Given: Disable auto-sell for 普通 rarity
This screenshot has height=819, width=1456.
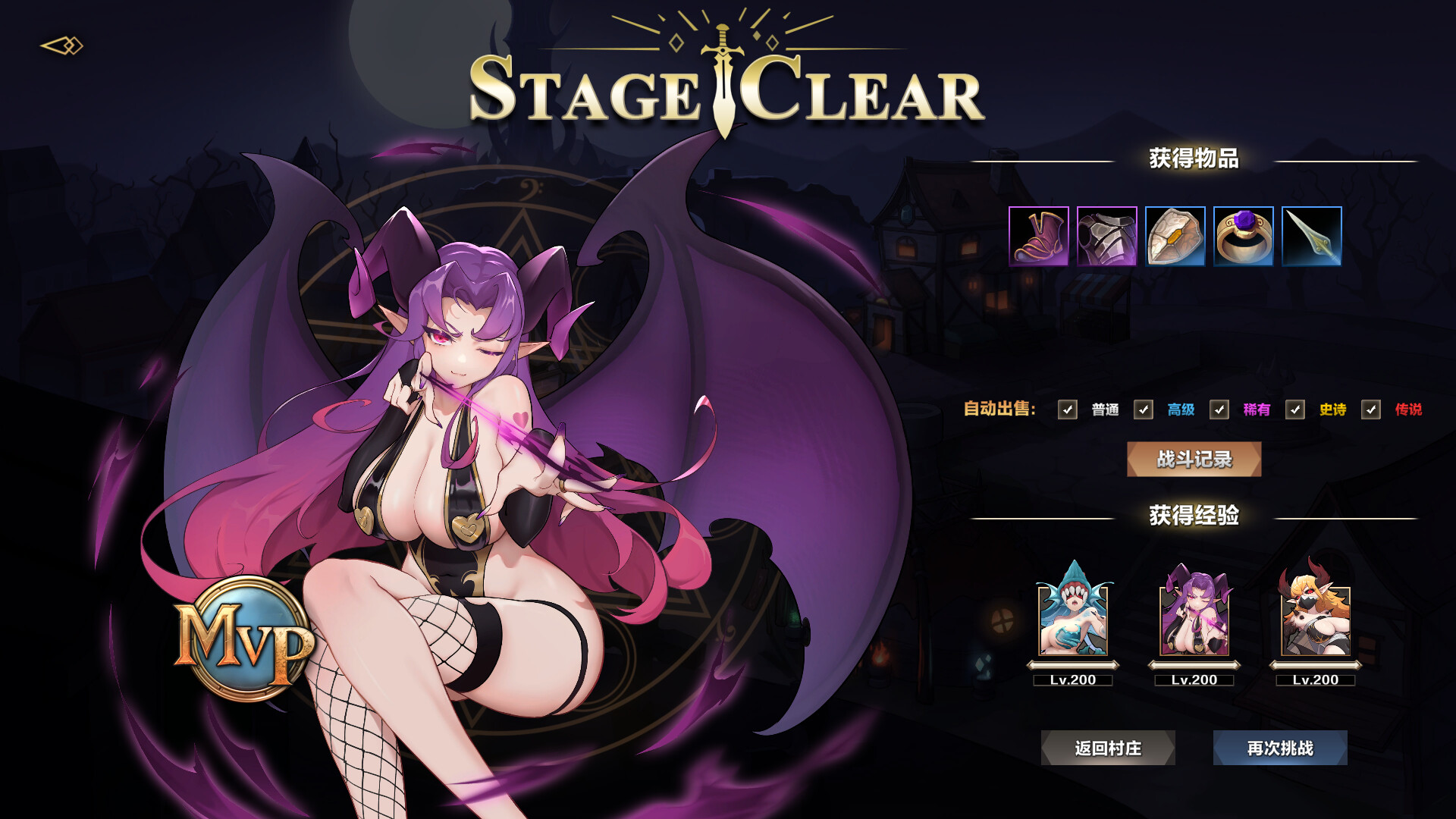Looking at the screenshot, I should click(x=1068, y=410).
